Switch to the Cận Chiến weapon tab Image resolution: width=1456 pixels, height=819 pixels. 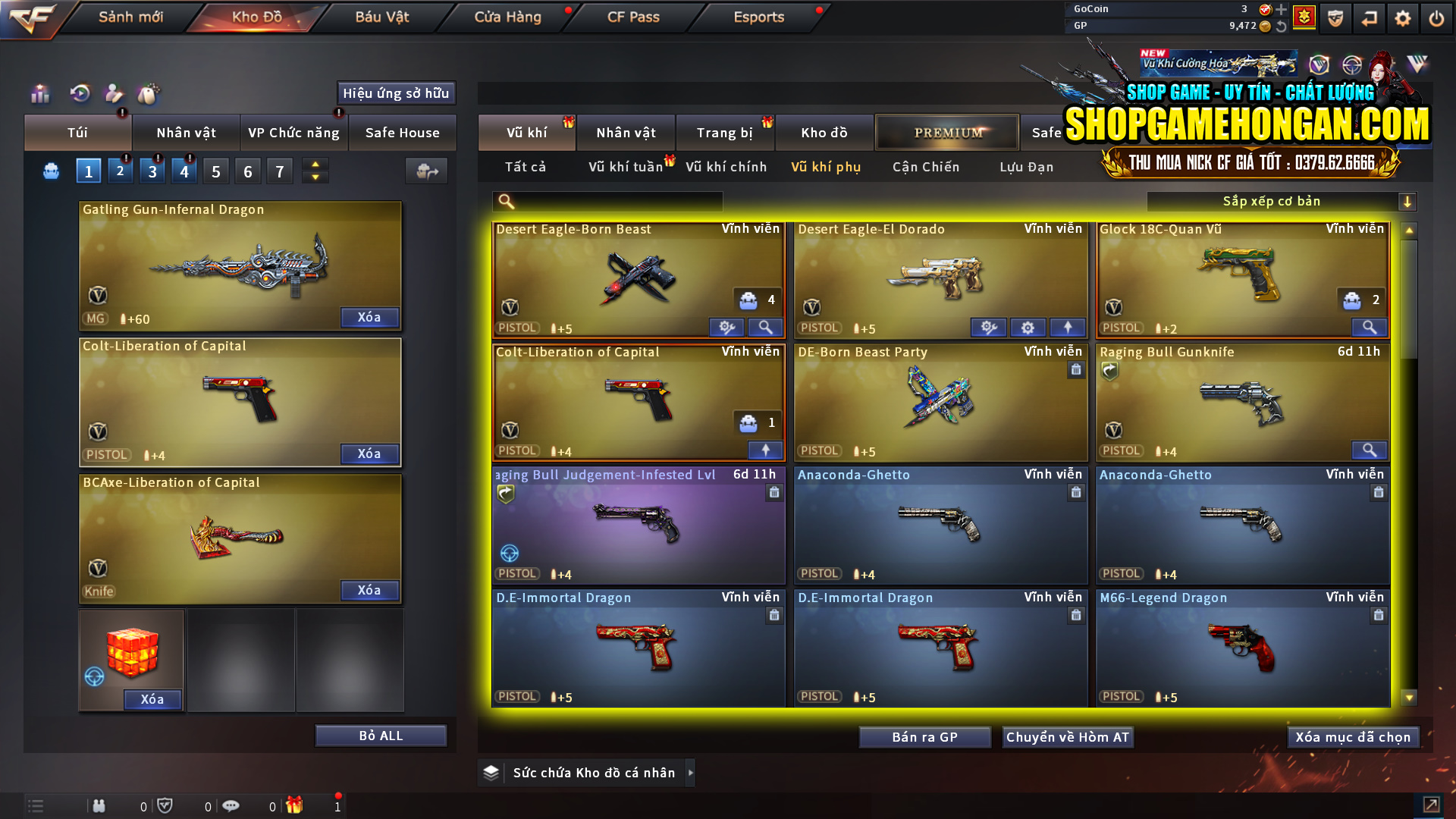pyautogui.click(x=925, y=167)
